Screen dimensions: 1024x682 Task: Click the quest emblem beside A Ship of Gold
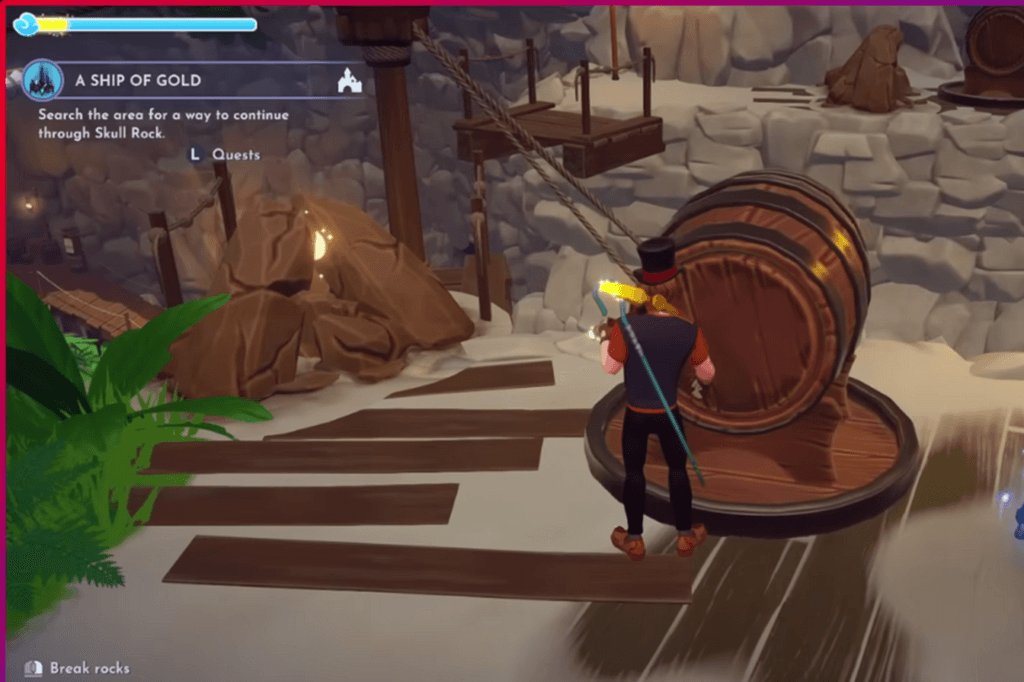point(43,80)
